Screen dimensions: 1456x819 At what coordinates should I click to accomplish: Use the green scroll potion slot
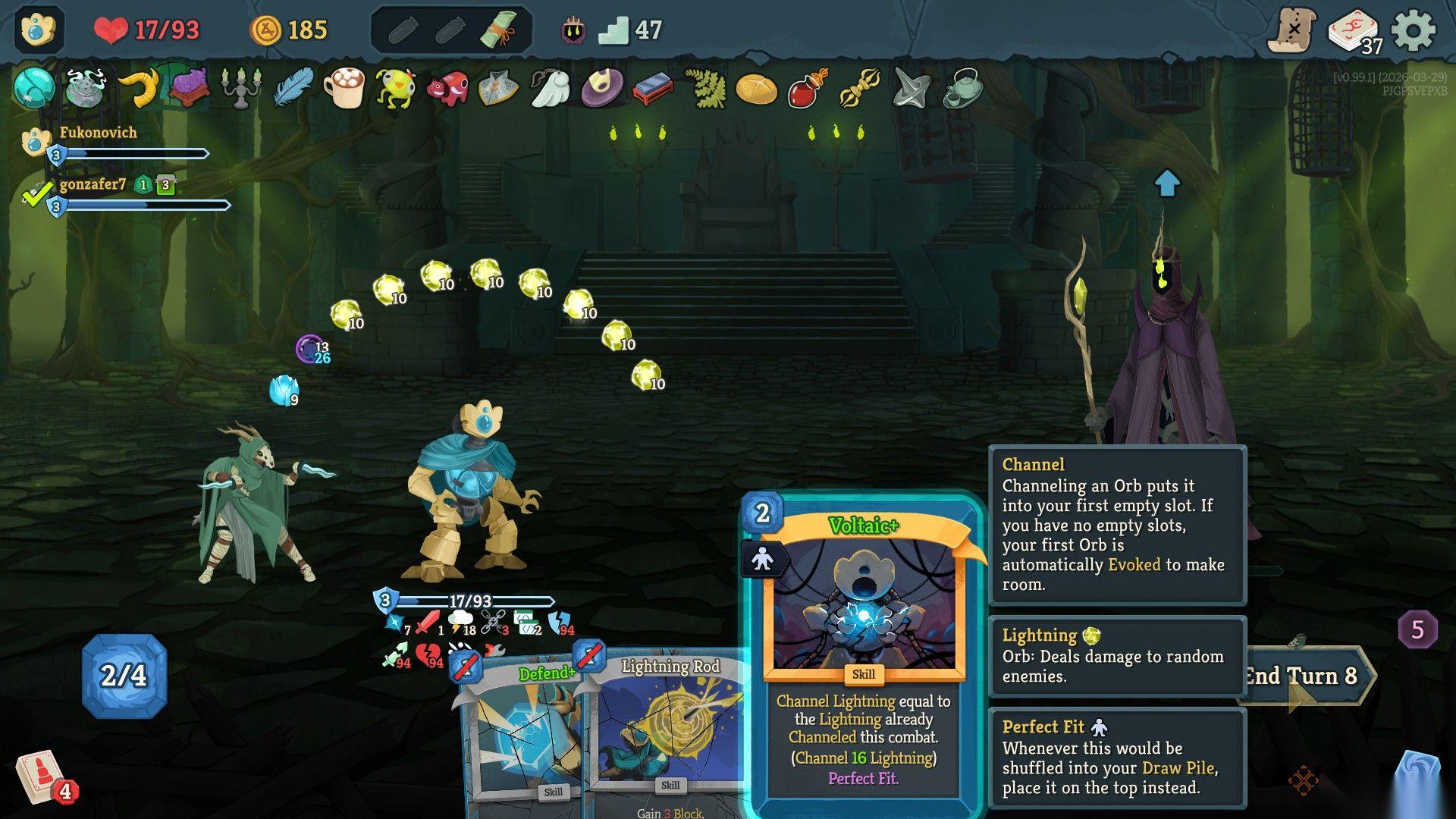pos(500,30)
